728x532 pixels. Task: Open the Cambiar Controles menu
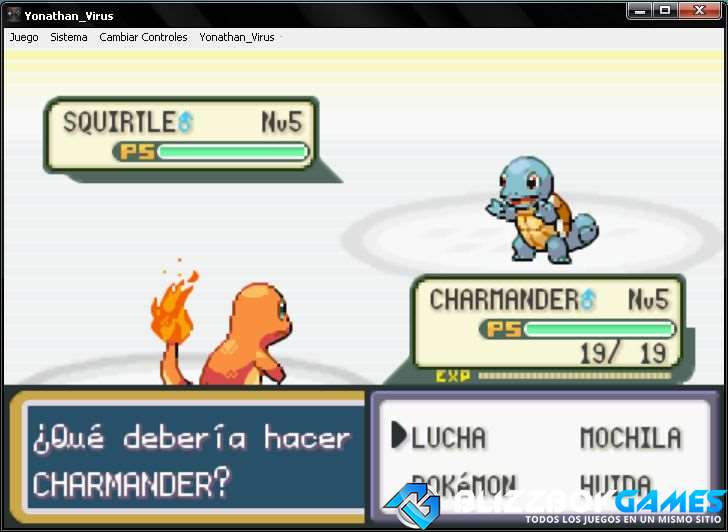143,37
